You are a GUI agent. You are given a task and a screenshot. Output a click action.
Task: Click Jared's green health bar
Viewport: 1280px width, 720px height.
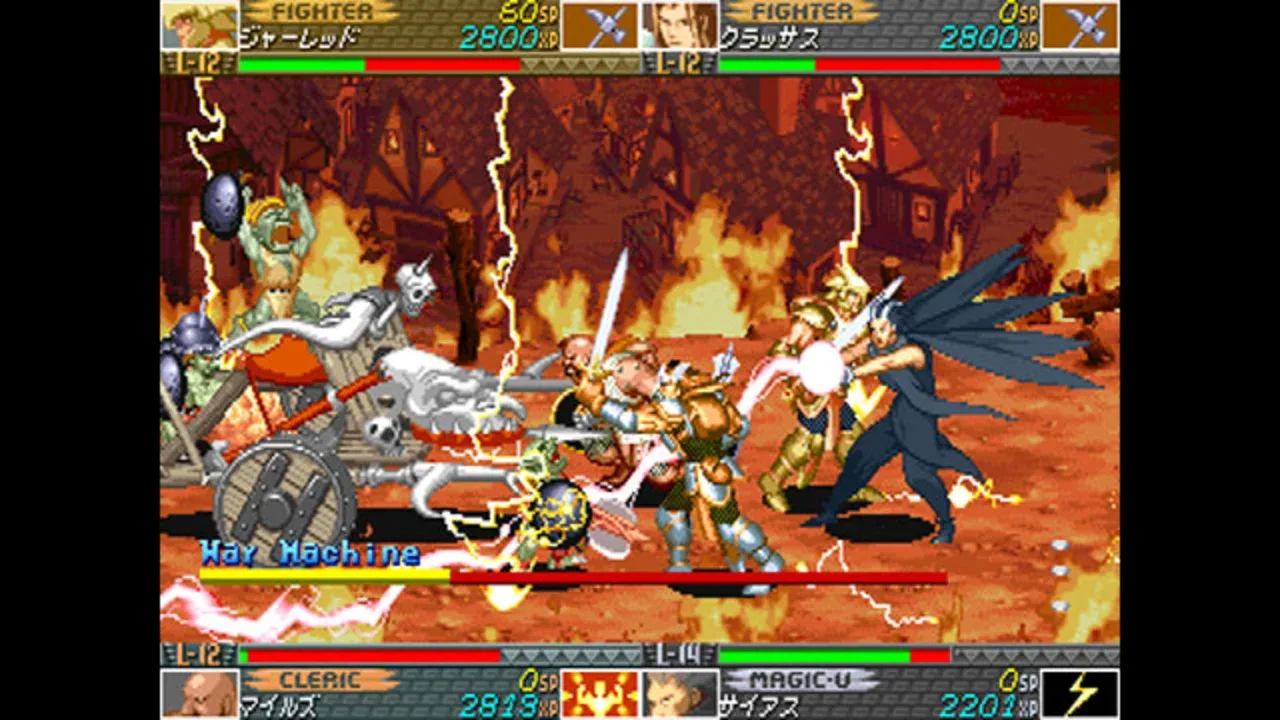pos(300,61)
